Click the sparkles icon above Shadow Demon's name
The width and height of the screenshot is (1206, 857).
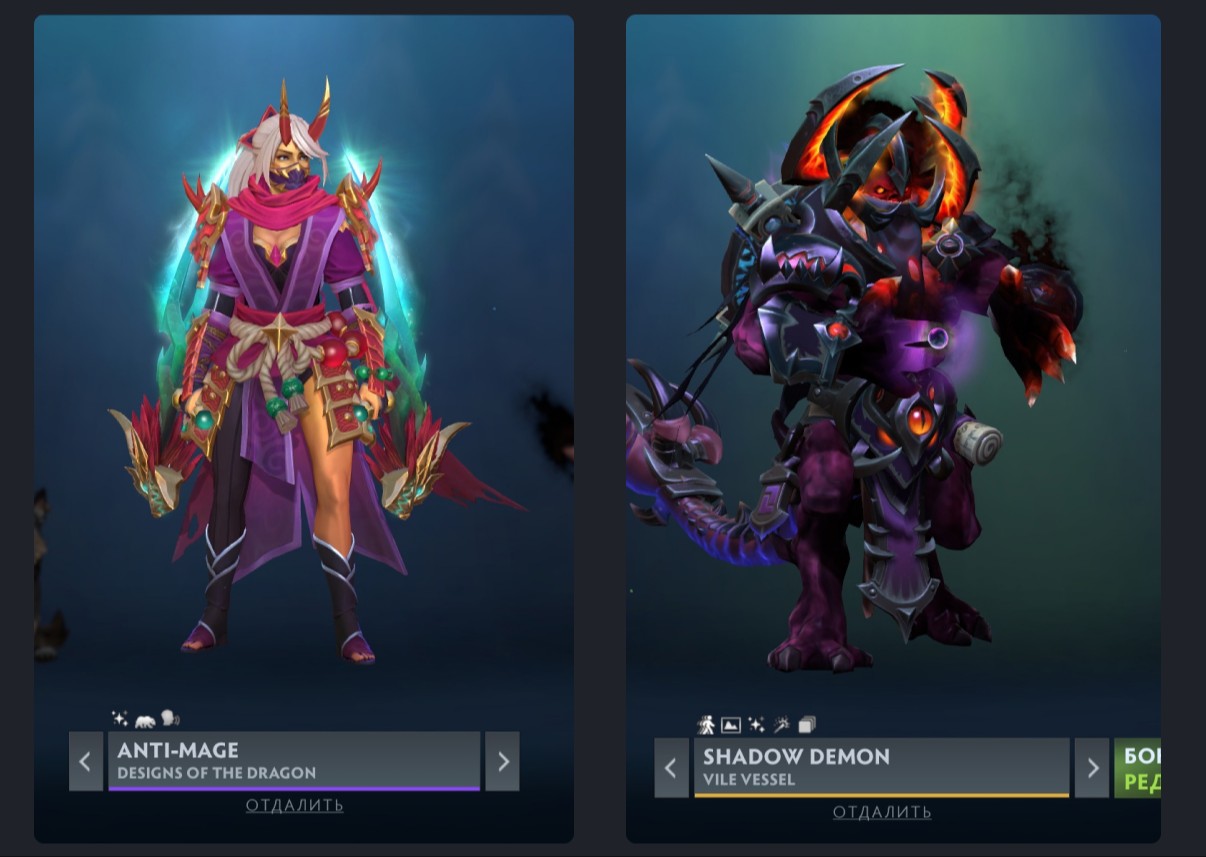click(x=756, y=724)
